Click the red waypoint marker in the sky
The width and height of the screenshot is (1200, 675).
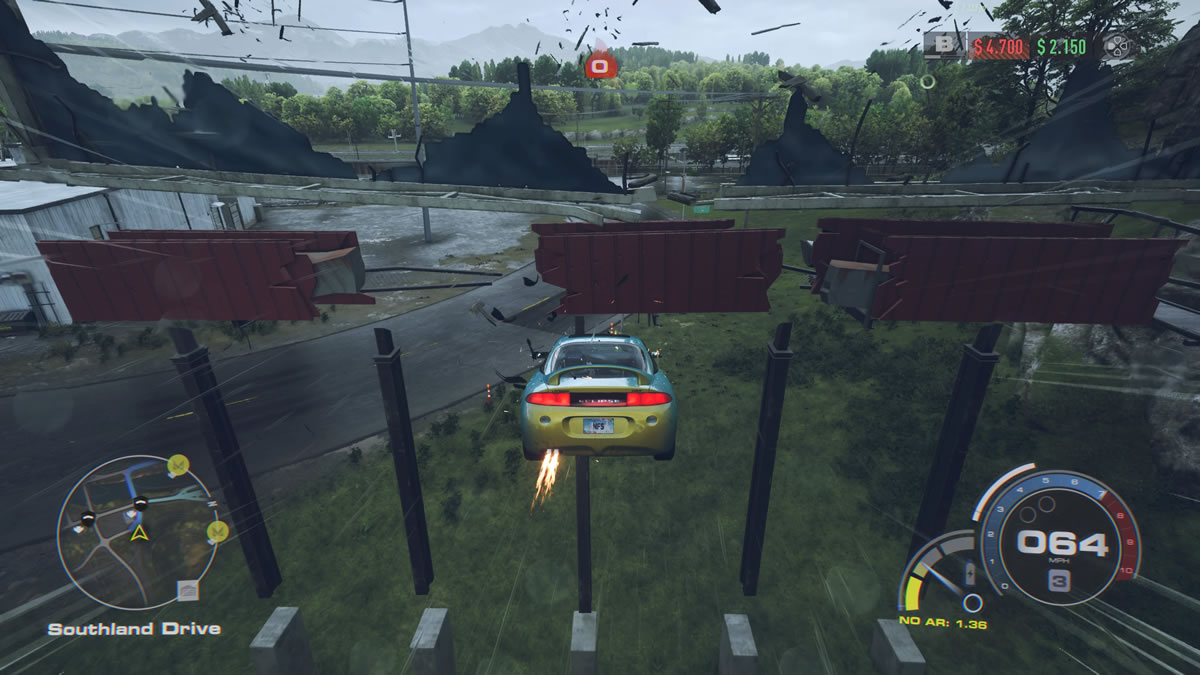point(600,64)
